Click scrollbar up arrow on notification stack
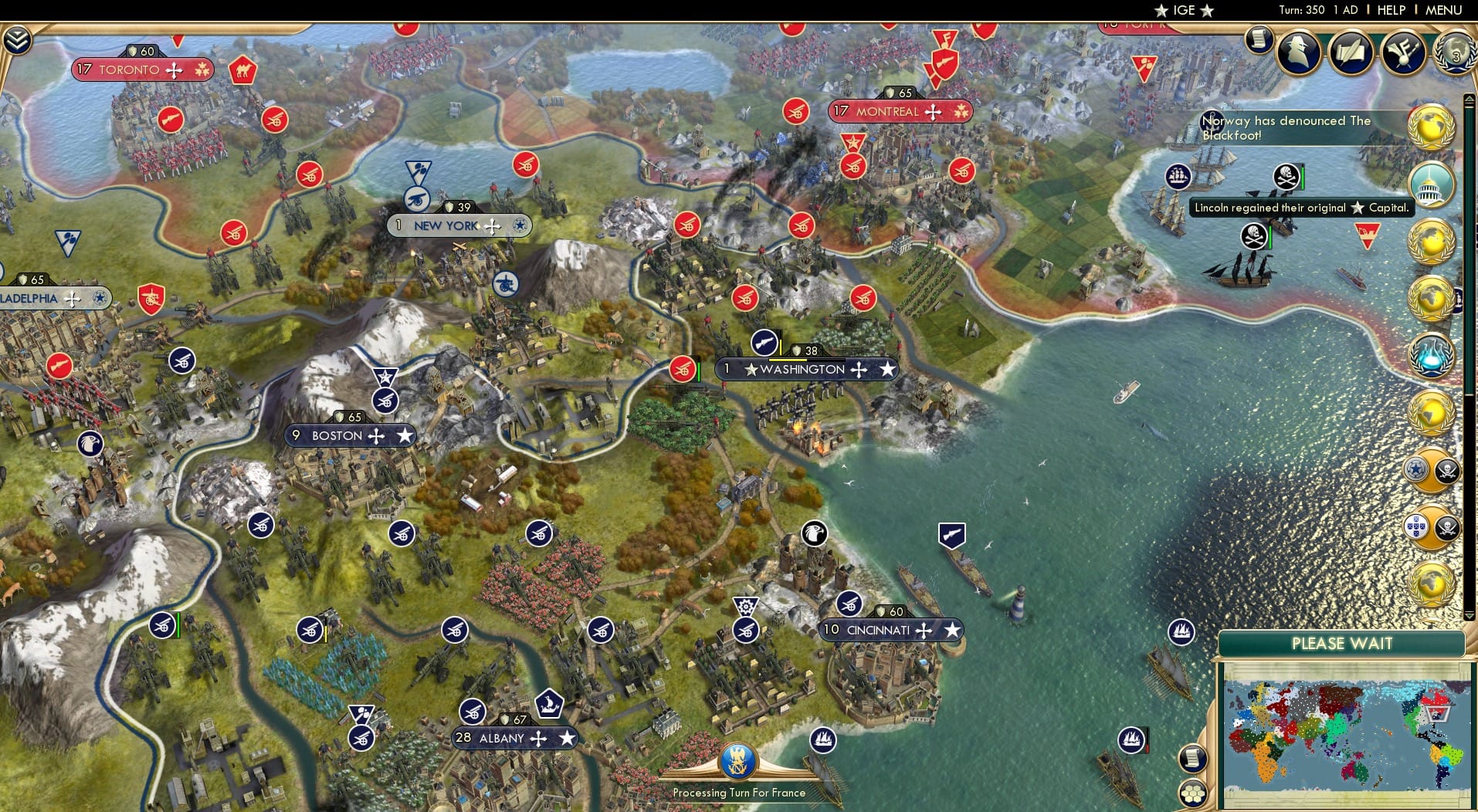Image resolution: width=1478 pixels, height=812 pixels. tap(1470, 99)
